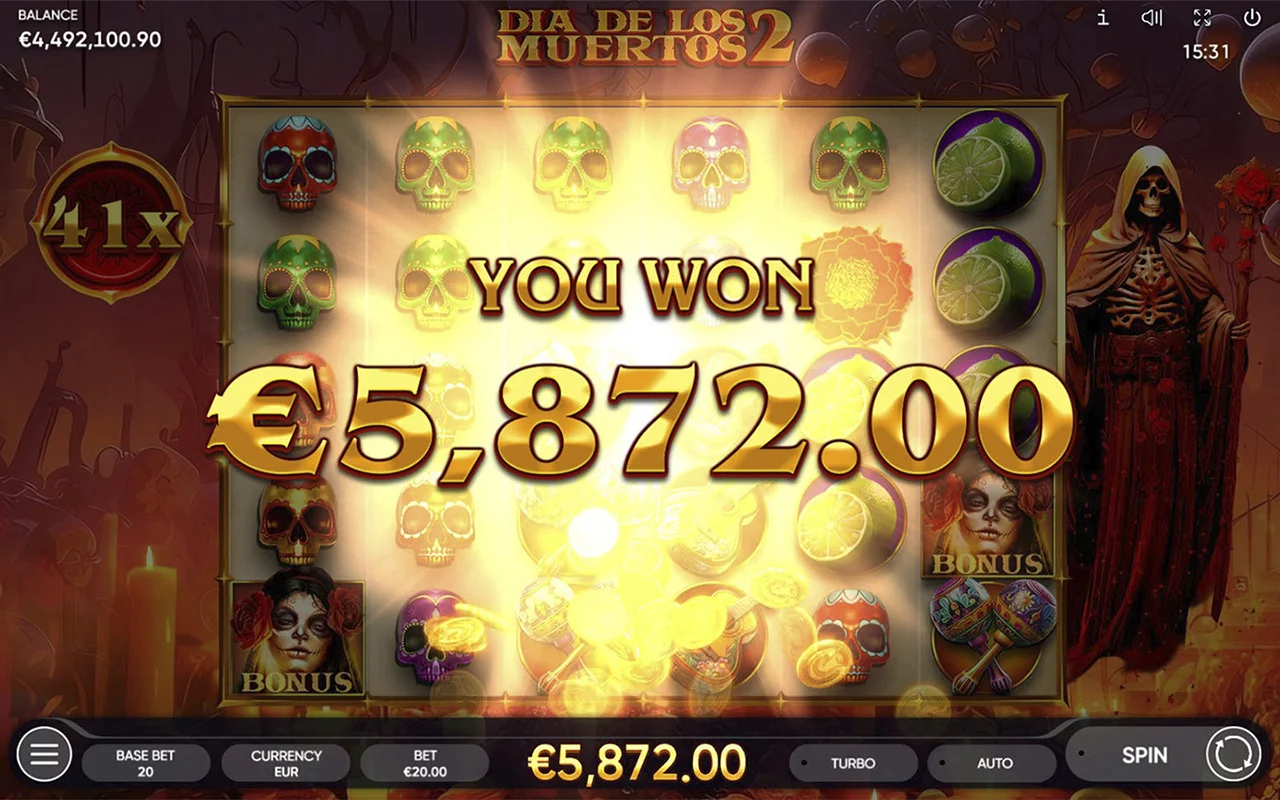Change currency using the Currency EUR selector

(x=287, y=762)
